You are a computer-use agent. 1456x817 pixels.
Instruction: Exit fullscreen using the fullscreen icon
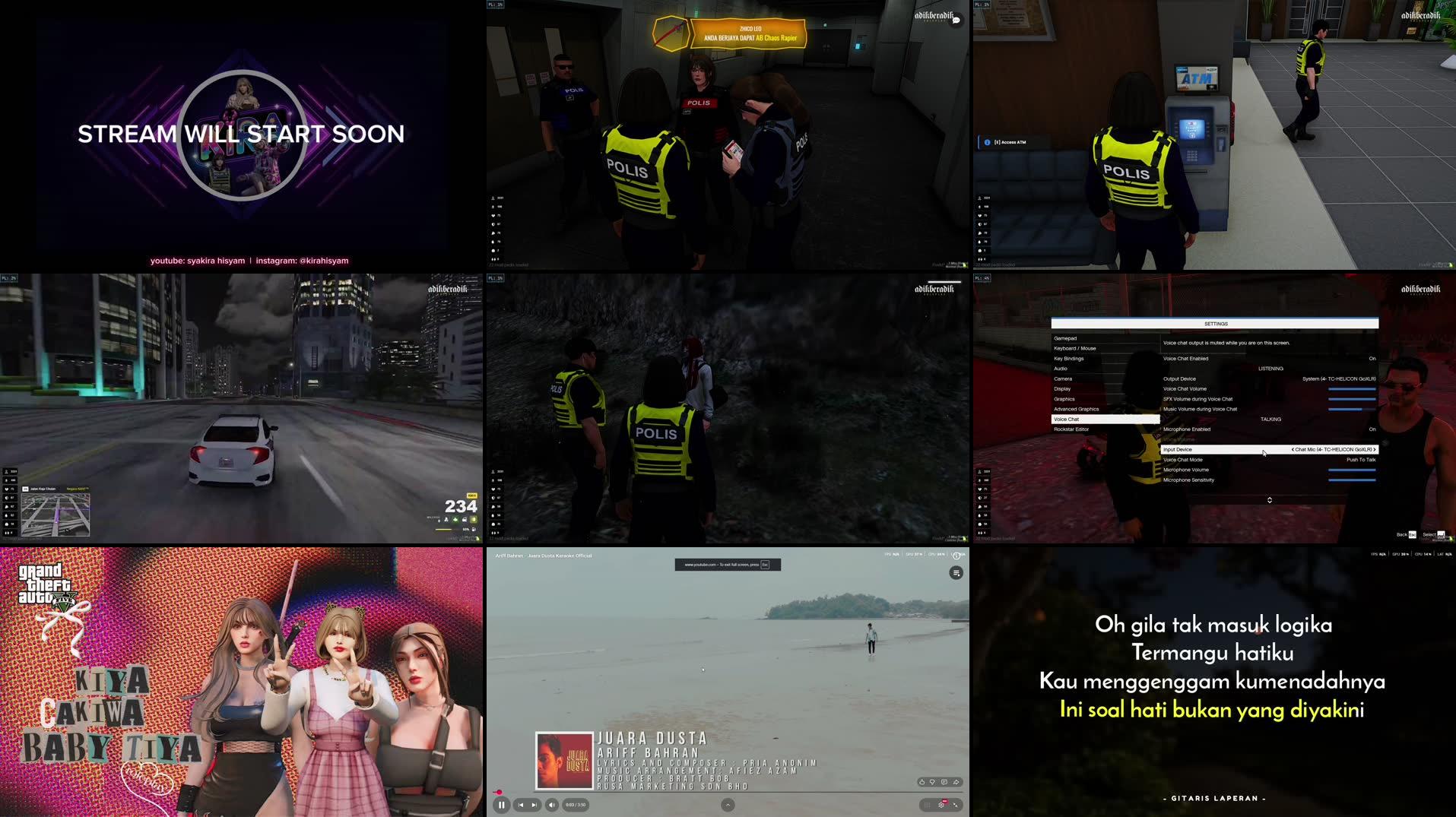(956, 806)
